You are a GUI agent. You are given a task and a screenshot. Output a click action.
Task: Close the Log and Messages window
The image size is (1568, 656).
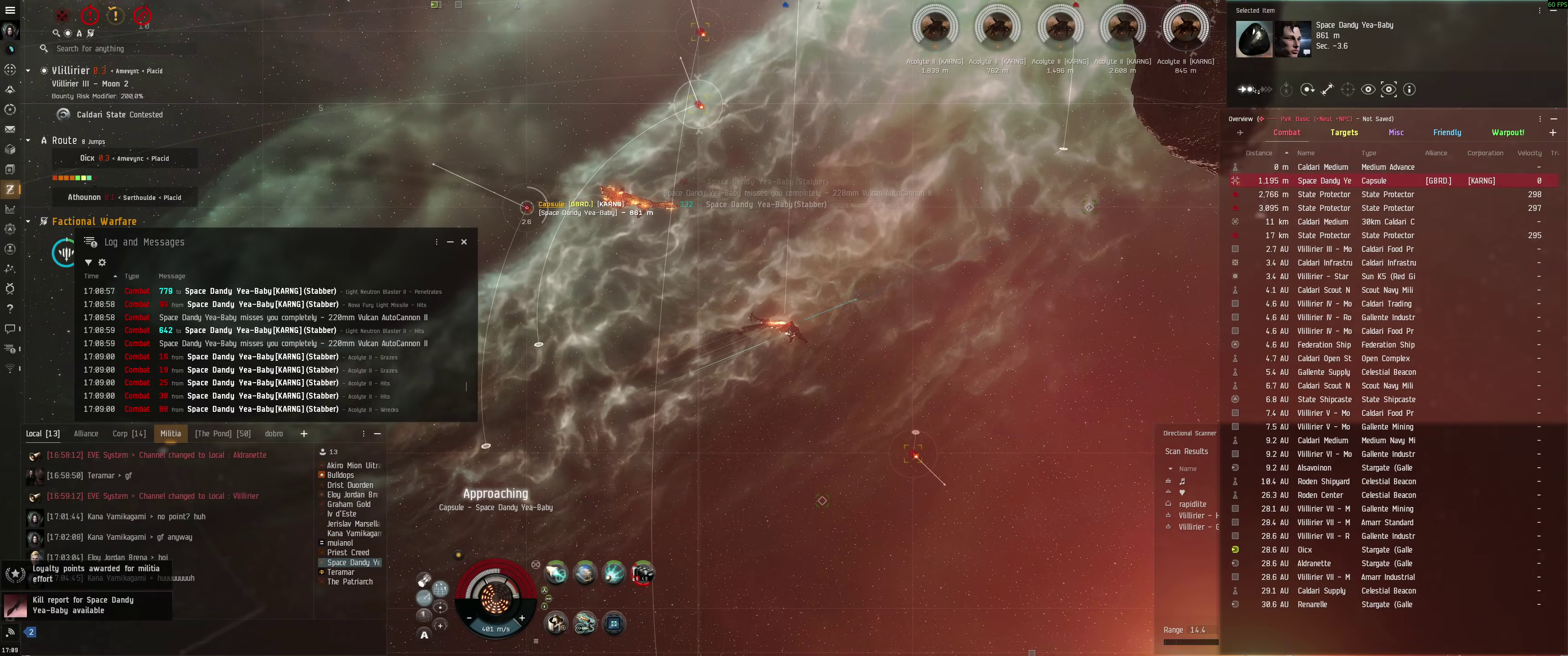pyautogui.click(x=464, y=241)
